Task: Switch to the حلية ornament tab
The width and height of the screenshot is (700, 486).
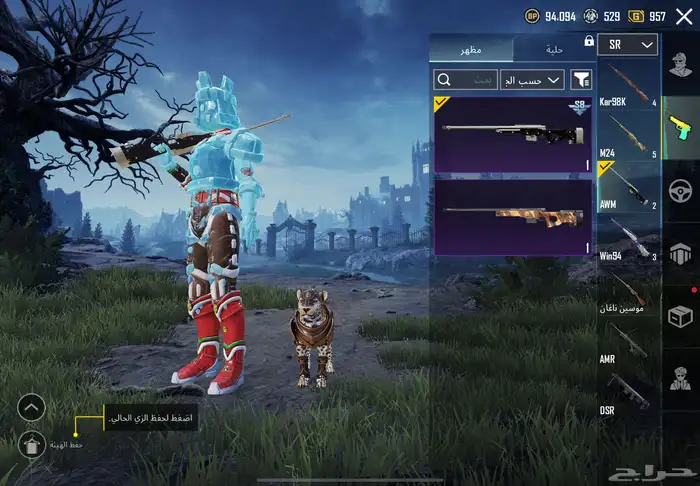Action: point(555,49)
